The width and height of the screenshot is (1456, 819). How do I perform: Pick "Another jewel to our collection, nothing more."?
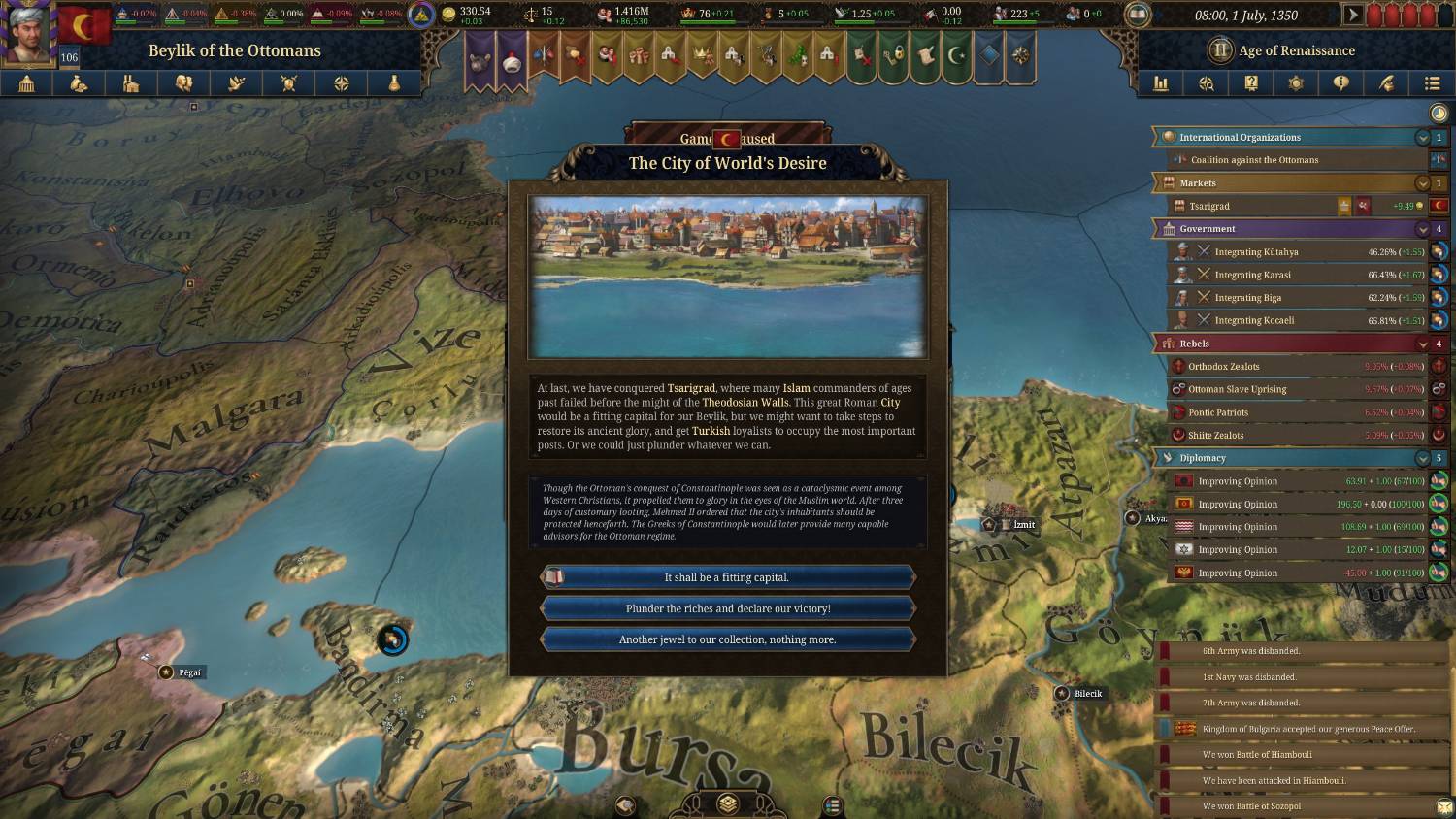727,639
